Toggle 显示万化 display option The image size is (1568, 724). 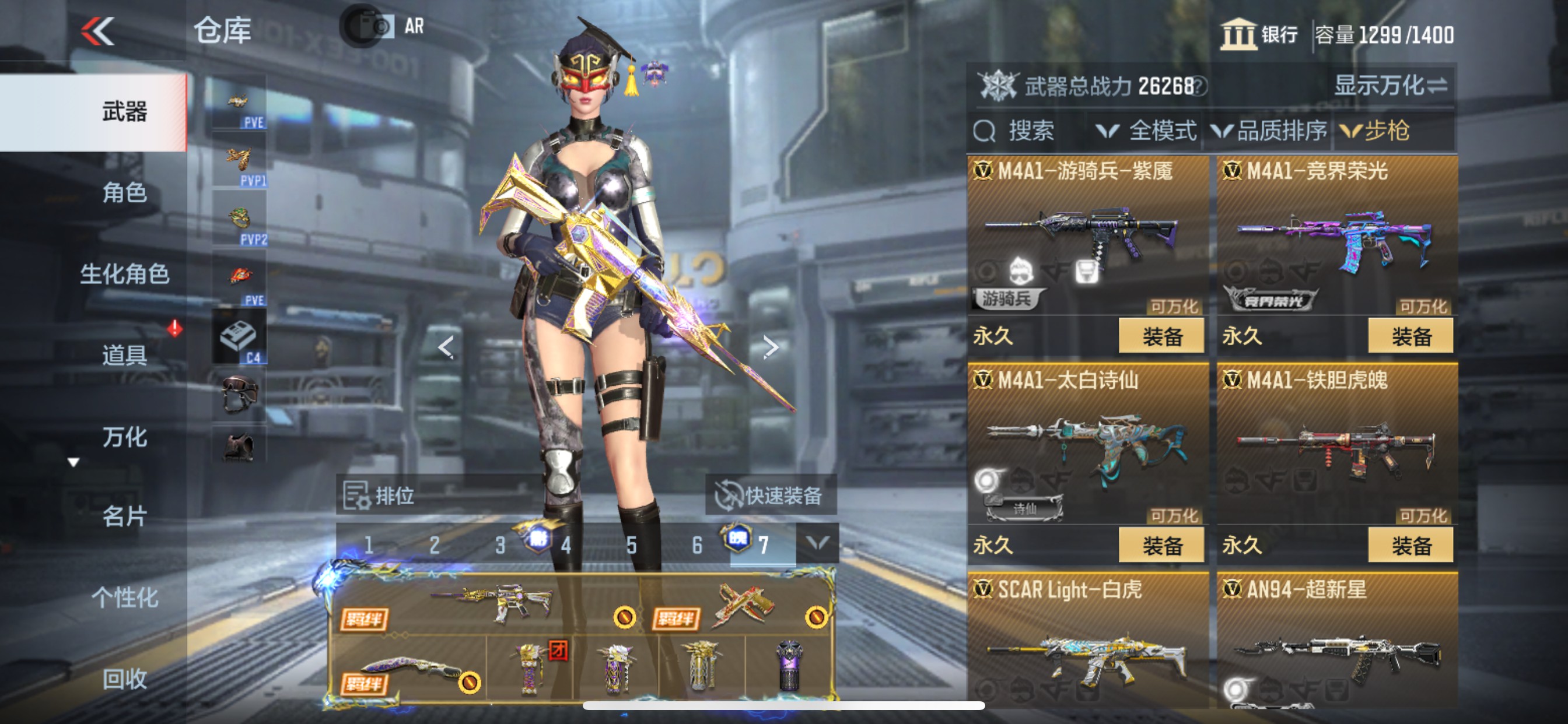[x=1390, y=86]
